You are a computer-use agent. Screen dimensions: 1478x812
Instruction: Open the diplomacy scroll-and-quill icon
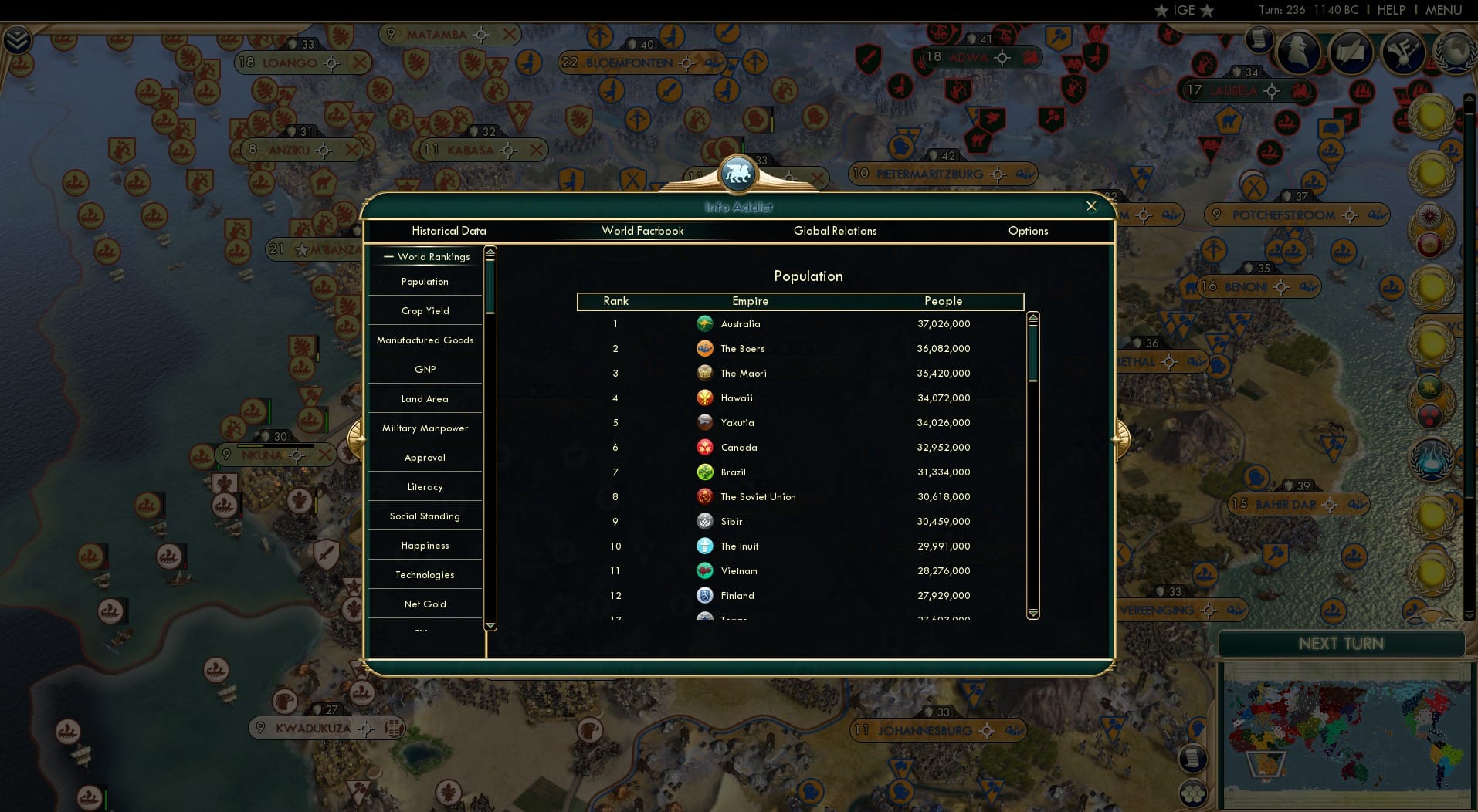click(x=1351, y=52)
